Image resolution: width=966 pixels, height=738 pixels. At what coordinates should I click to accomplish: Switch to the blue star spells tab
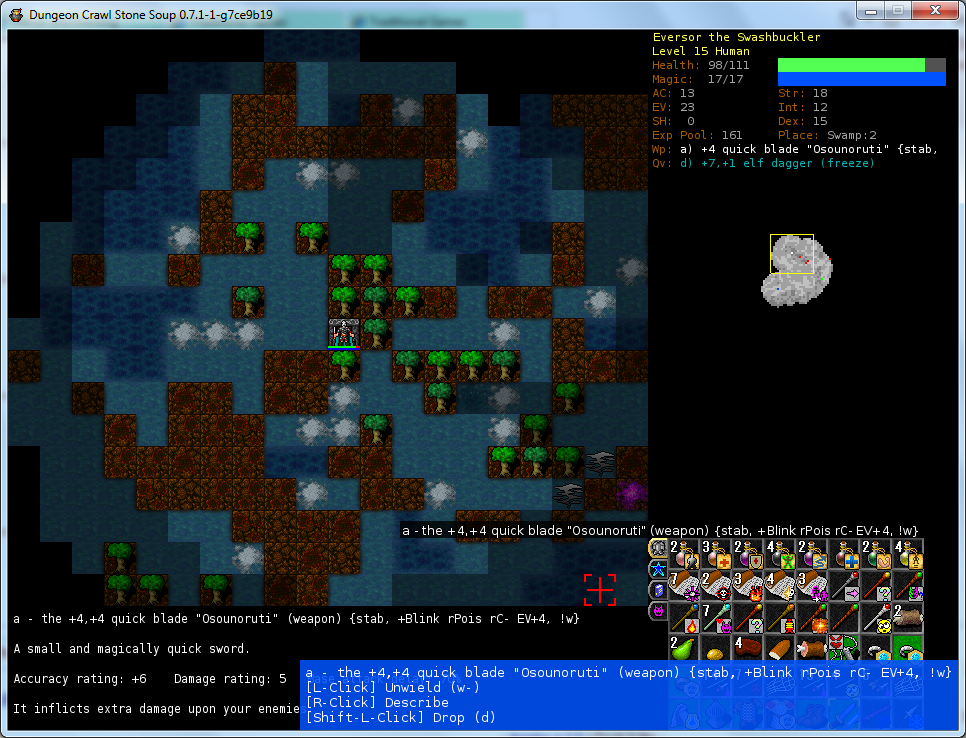click(658, 569)
